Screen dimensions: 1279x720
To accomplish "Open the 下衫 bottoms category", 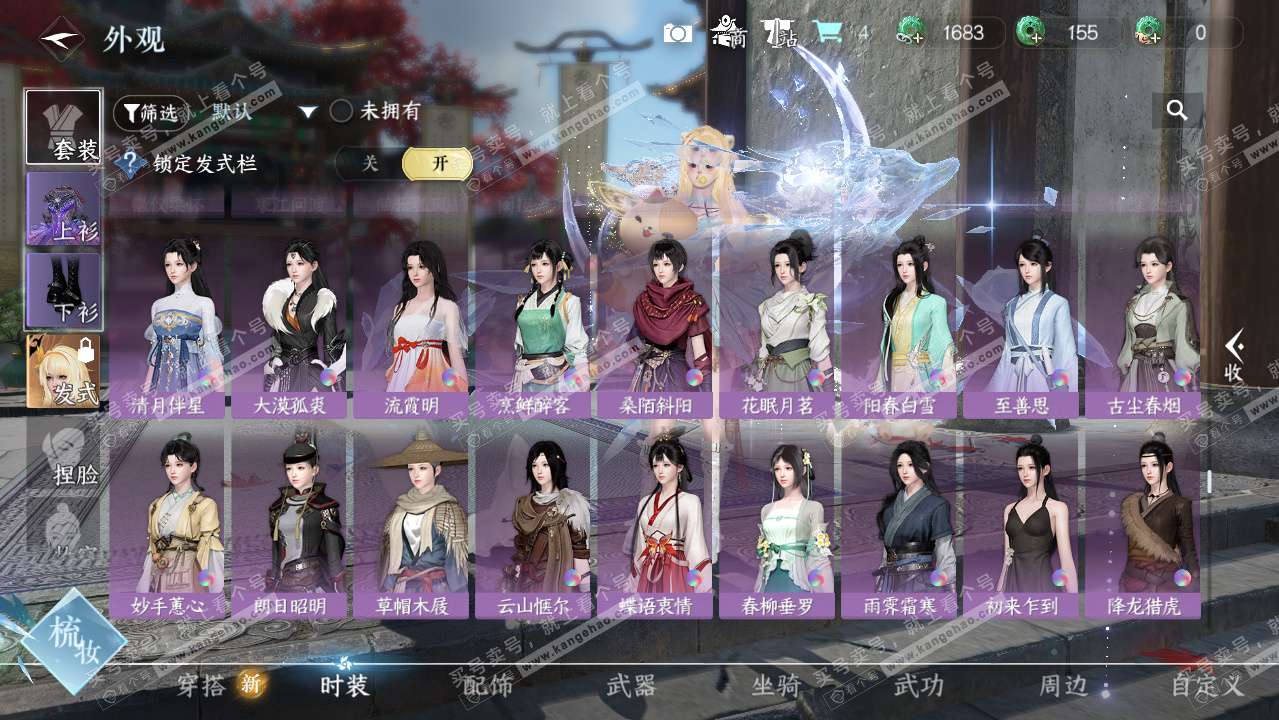I will pos(64,290).
